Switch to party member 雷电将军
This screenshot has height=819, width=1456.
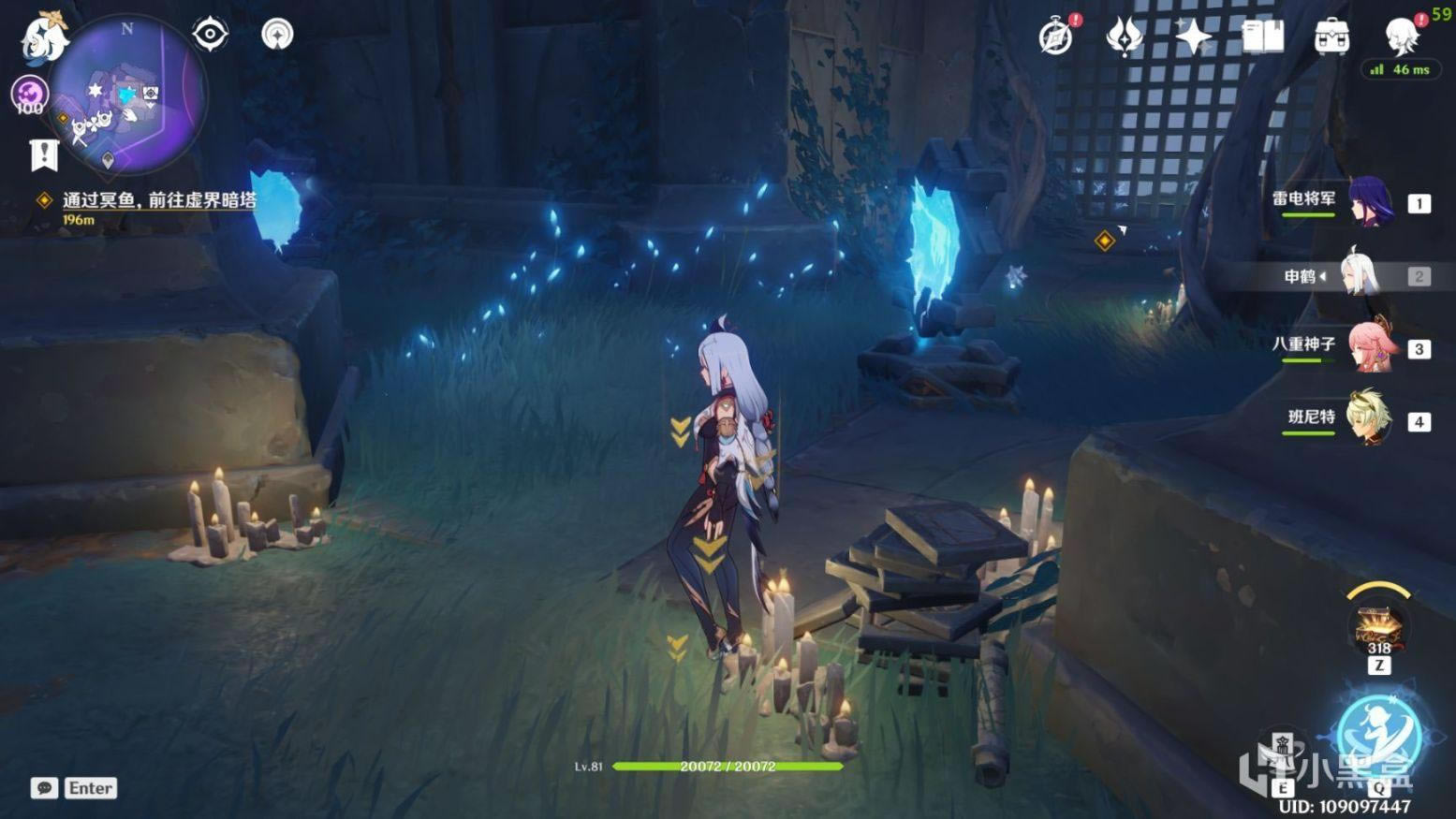tap(1372, 202)
